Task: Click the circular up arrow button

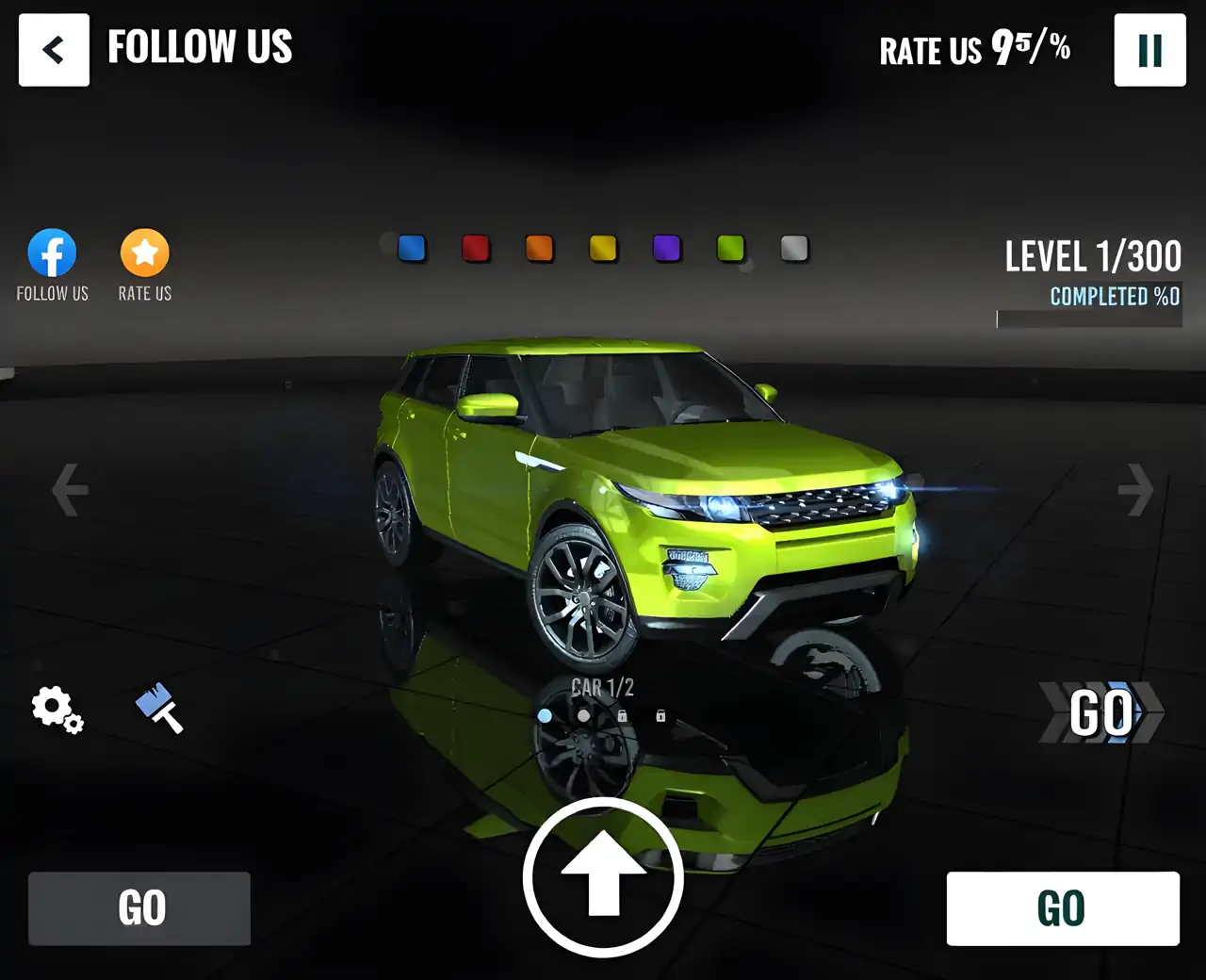Action: click(603, 877)
